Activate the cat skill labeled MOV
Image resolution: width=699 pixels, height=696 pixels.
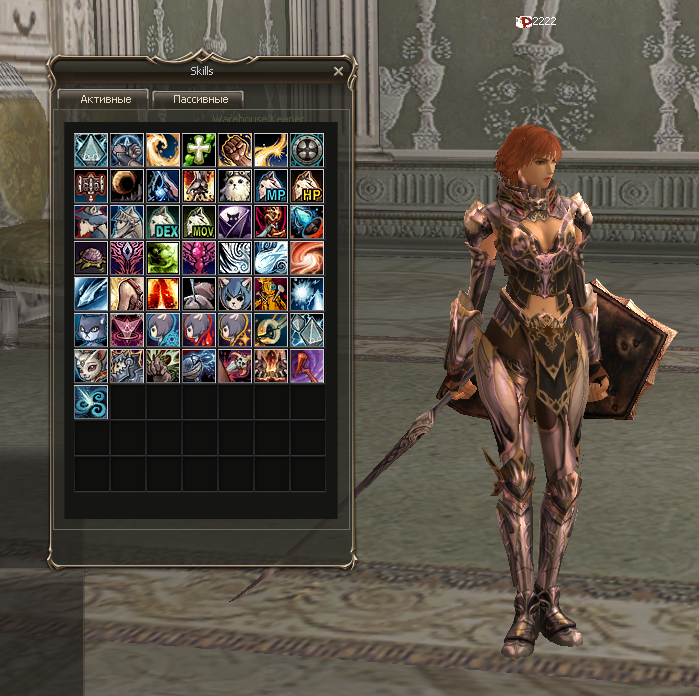[x=199, y=221]
